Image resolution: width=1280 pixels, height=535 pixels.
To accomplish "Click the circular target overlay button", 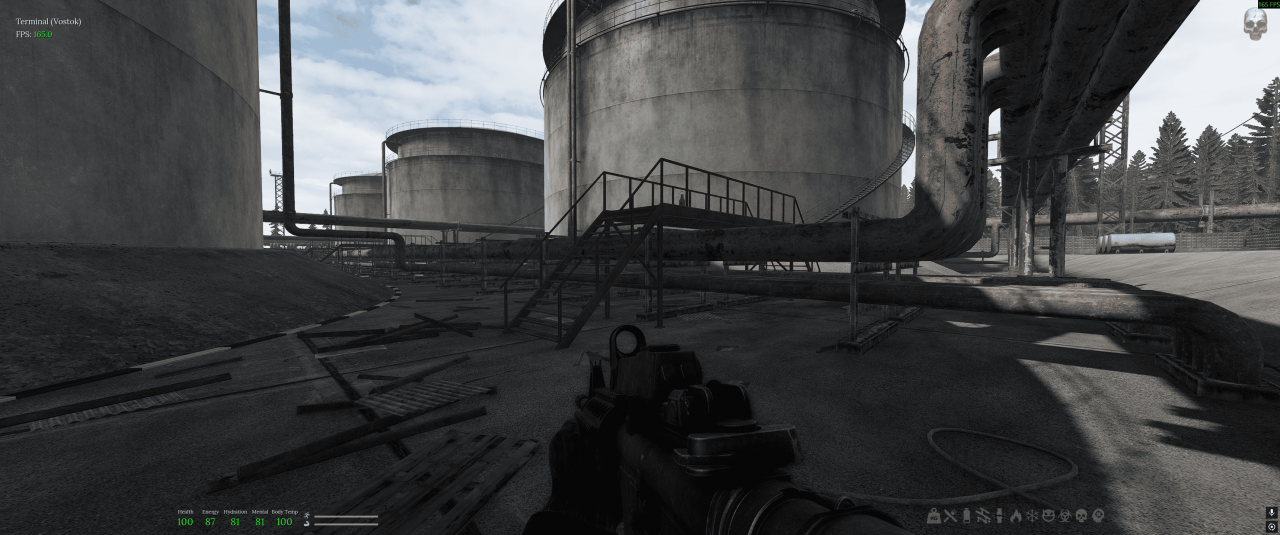I will [1271, 527].
